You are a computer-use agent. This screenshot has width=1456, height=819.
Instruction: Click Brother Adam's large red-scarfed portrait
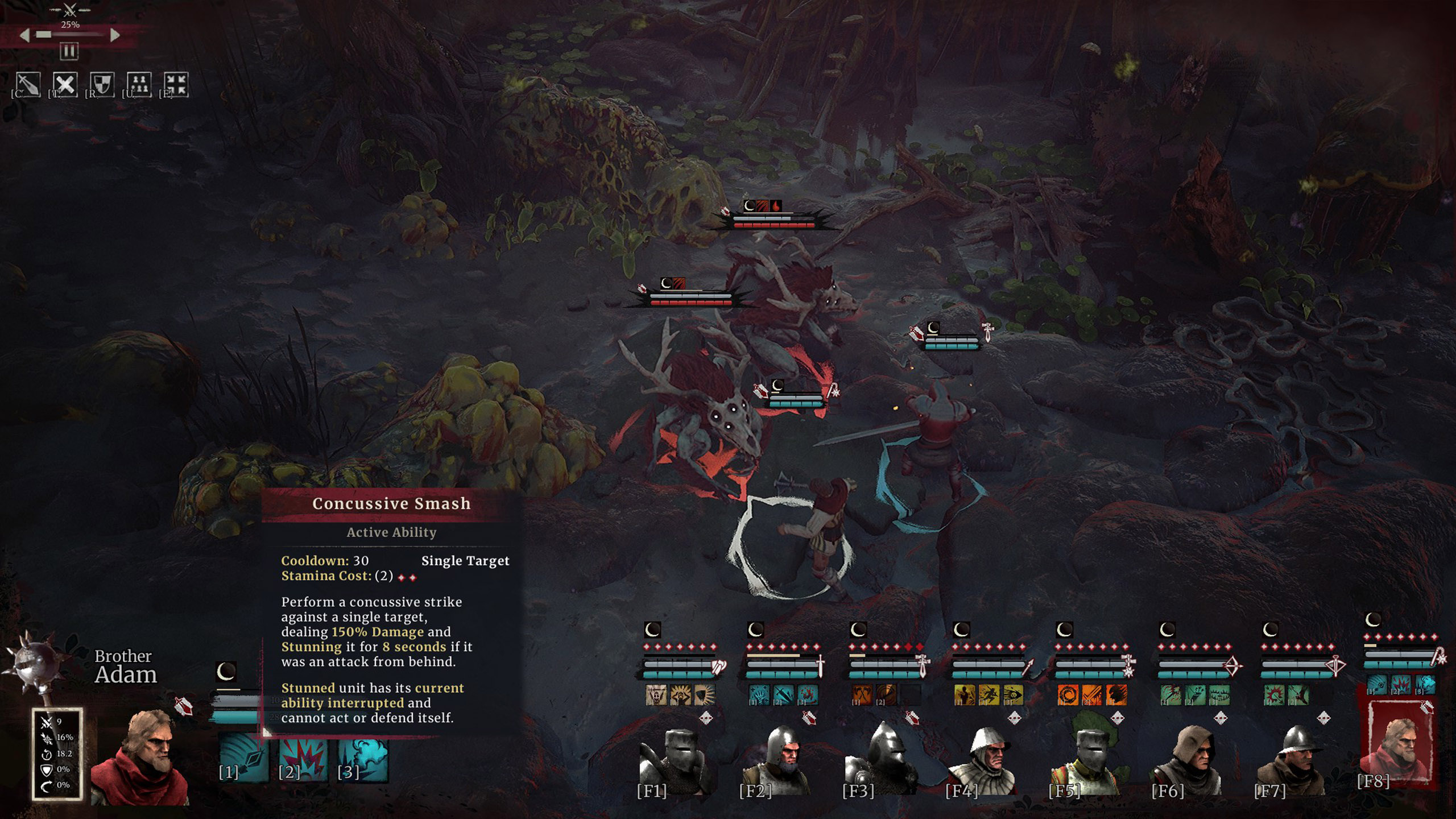pyautogui.click(x=142, y=756)
